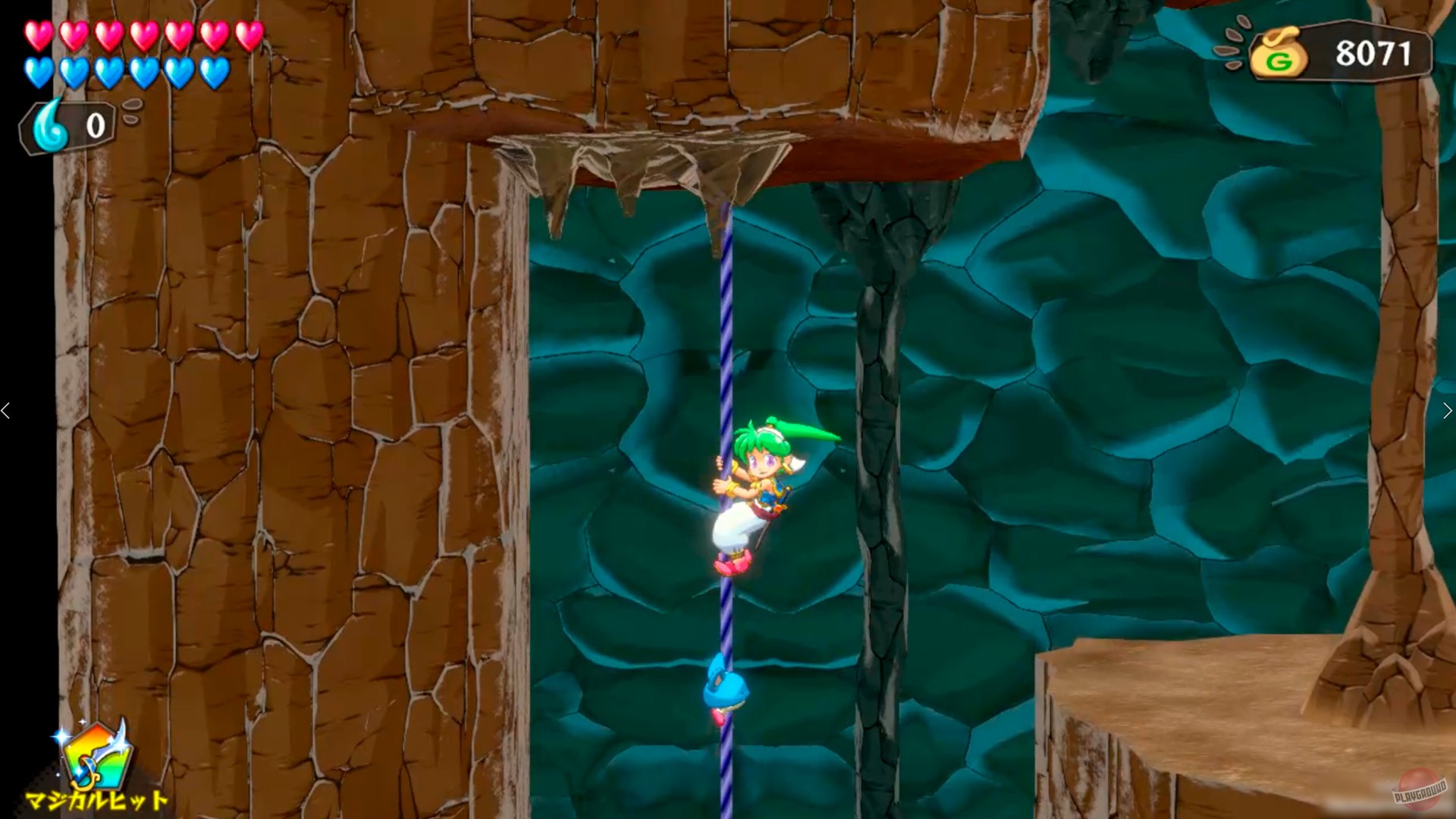
Task: Select the blue magic flame icon
Action: 47,124
